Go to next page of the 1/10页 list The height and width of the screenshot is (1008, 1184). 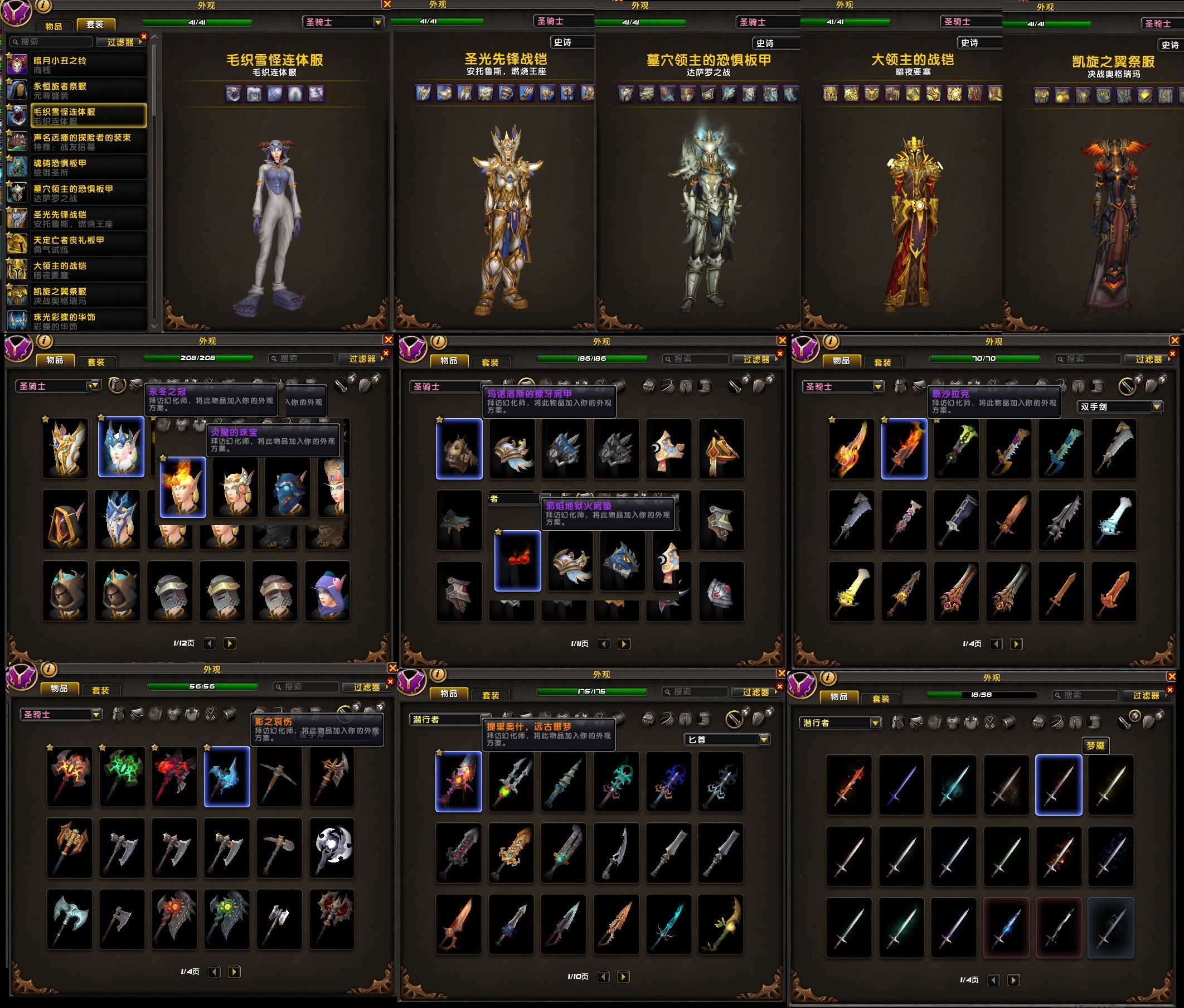[x=623, y=977]
